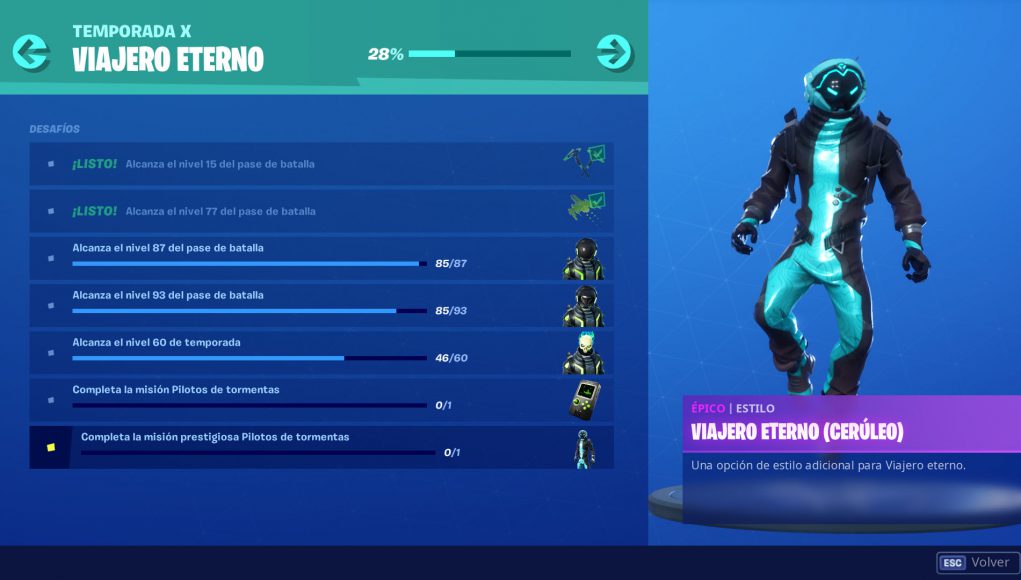This screenshot has height=580, width=1021.
Task: Click the Volver back button
Action: coord(974,563)
